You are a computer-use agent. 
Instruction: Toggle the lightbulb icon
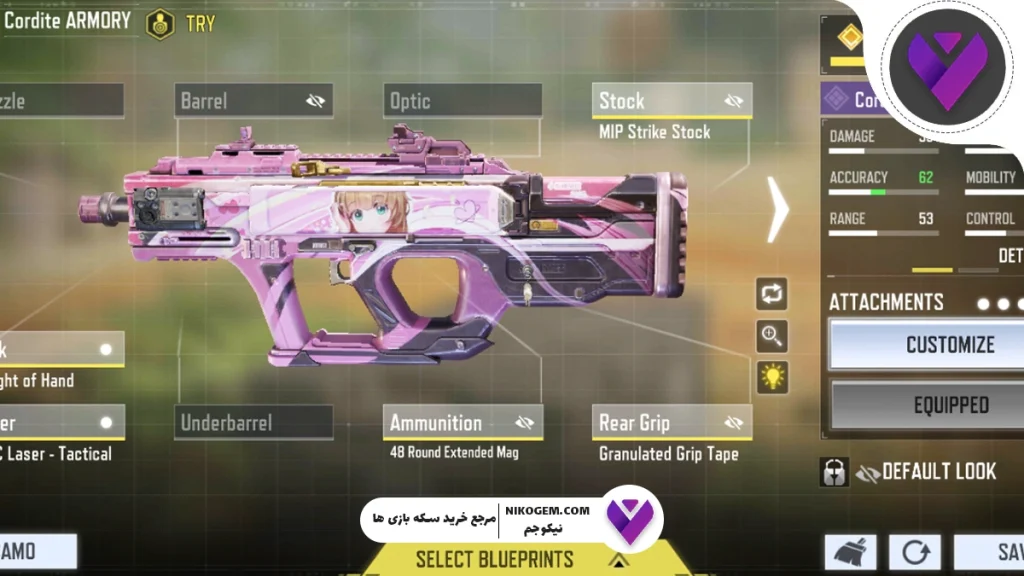tap(772, 377)
